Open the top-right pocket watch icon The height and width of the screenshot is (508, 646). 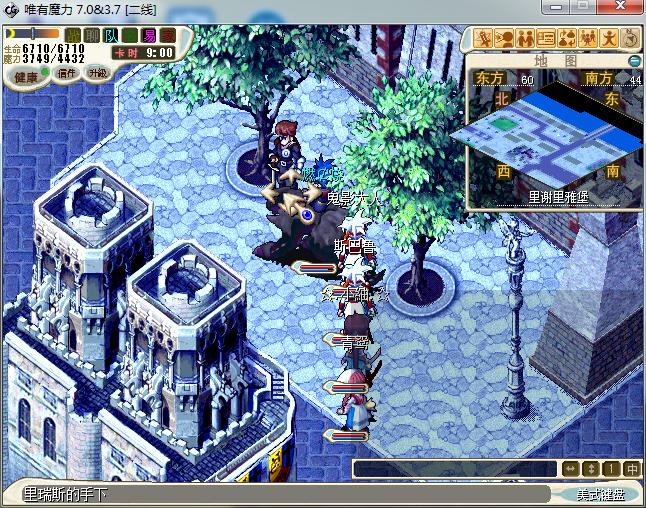click(631, 39)
